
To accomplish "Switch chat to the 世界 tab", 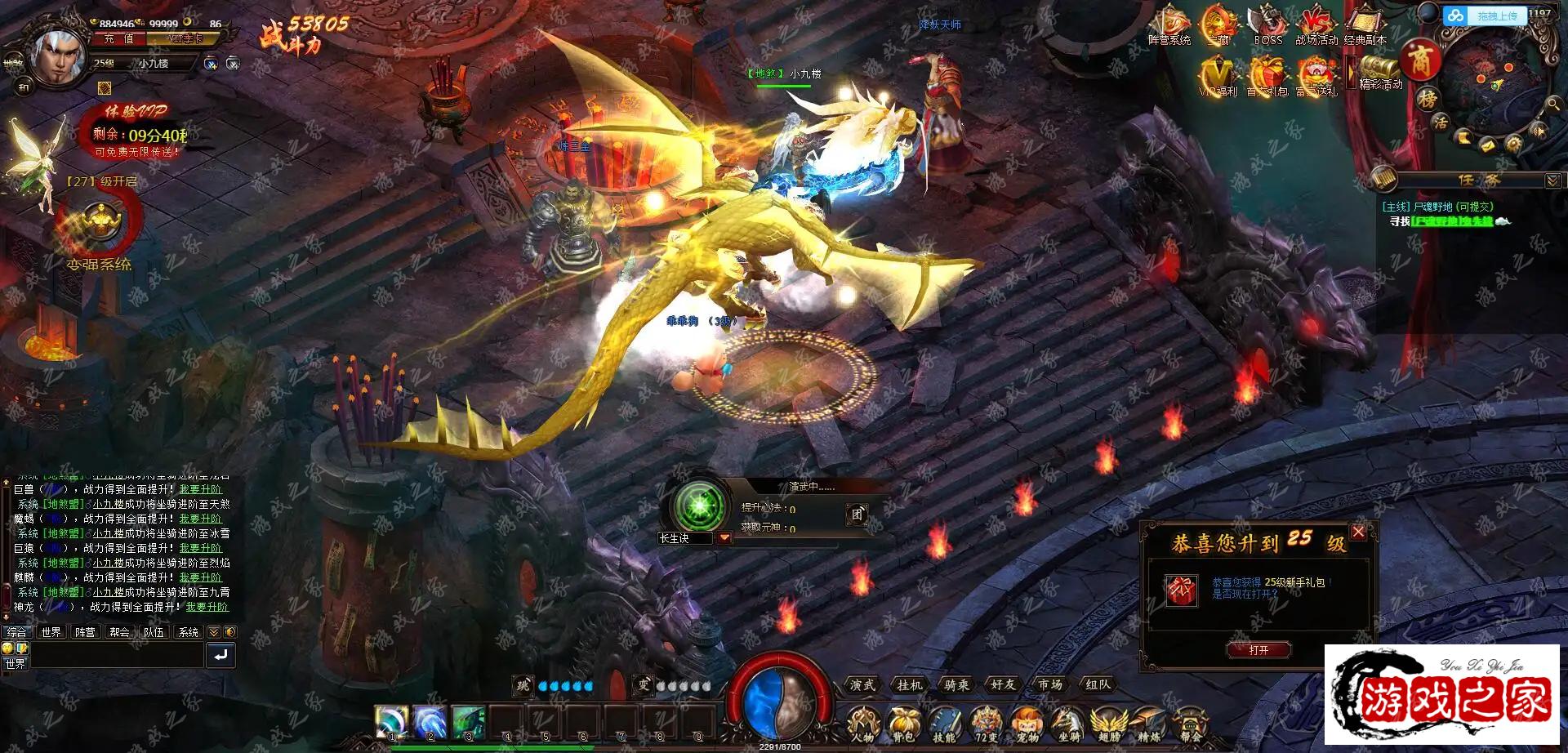I will point(51,632).
